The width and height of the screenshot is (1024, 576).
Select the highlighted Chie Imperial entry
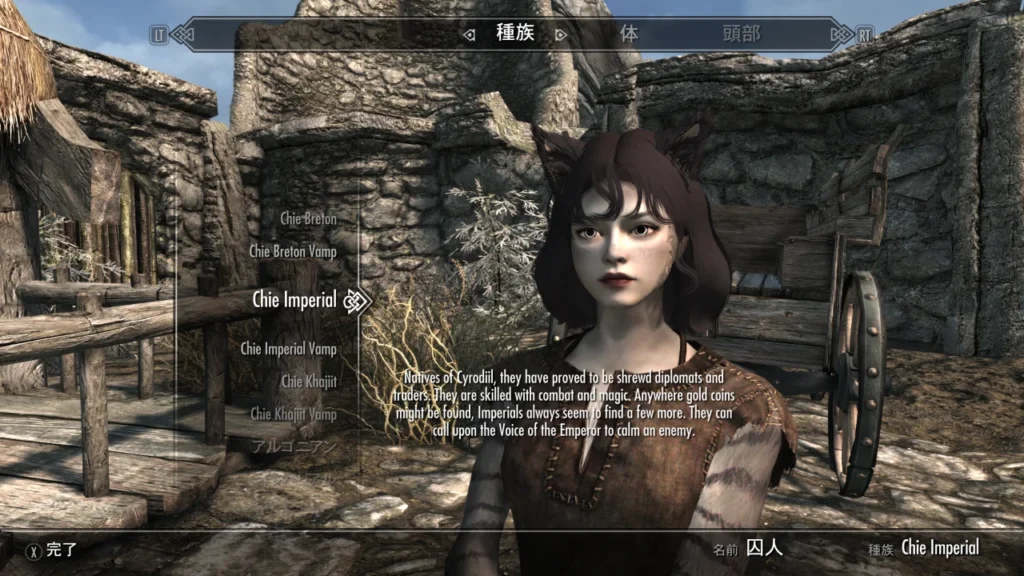[x=294, y=299]
